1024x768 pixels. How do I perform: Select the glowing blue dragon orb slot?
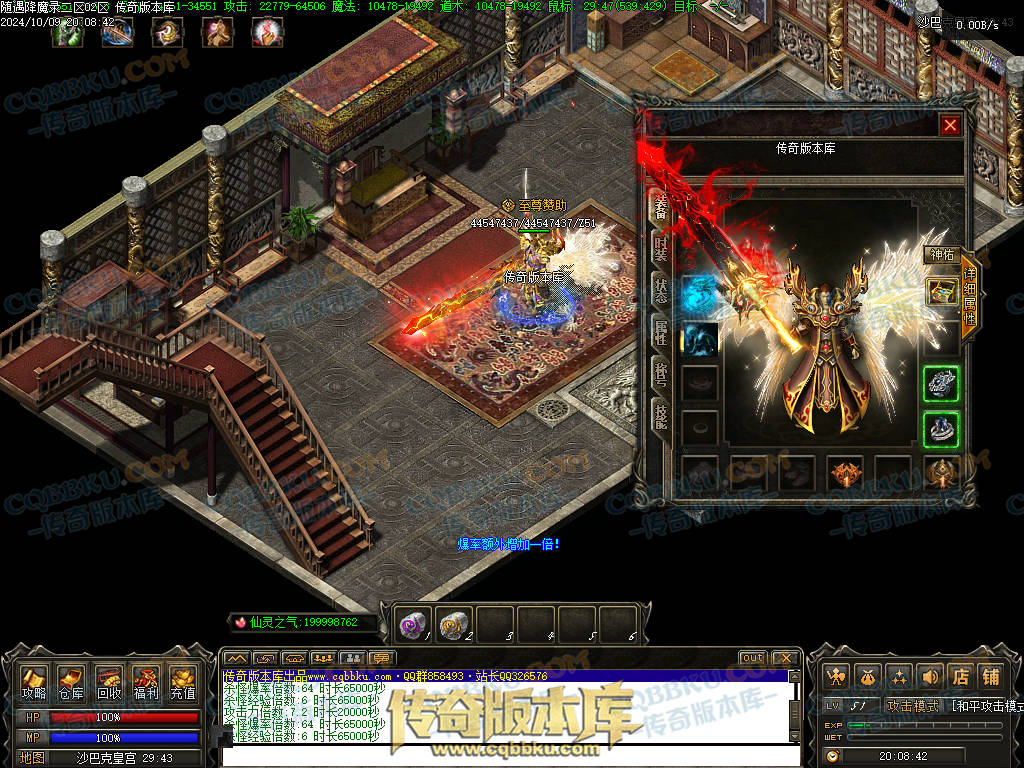pos(699,294)
